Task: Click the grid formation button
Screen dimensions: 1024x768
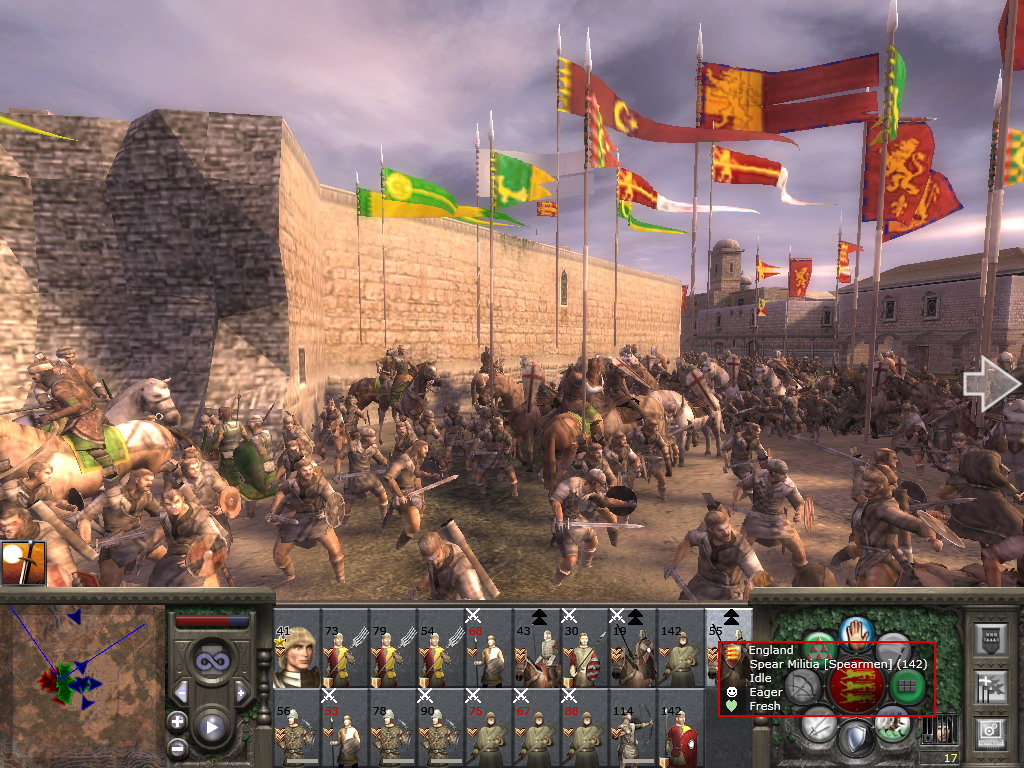Action: point(908,686)
